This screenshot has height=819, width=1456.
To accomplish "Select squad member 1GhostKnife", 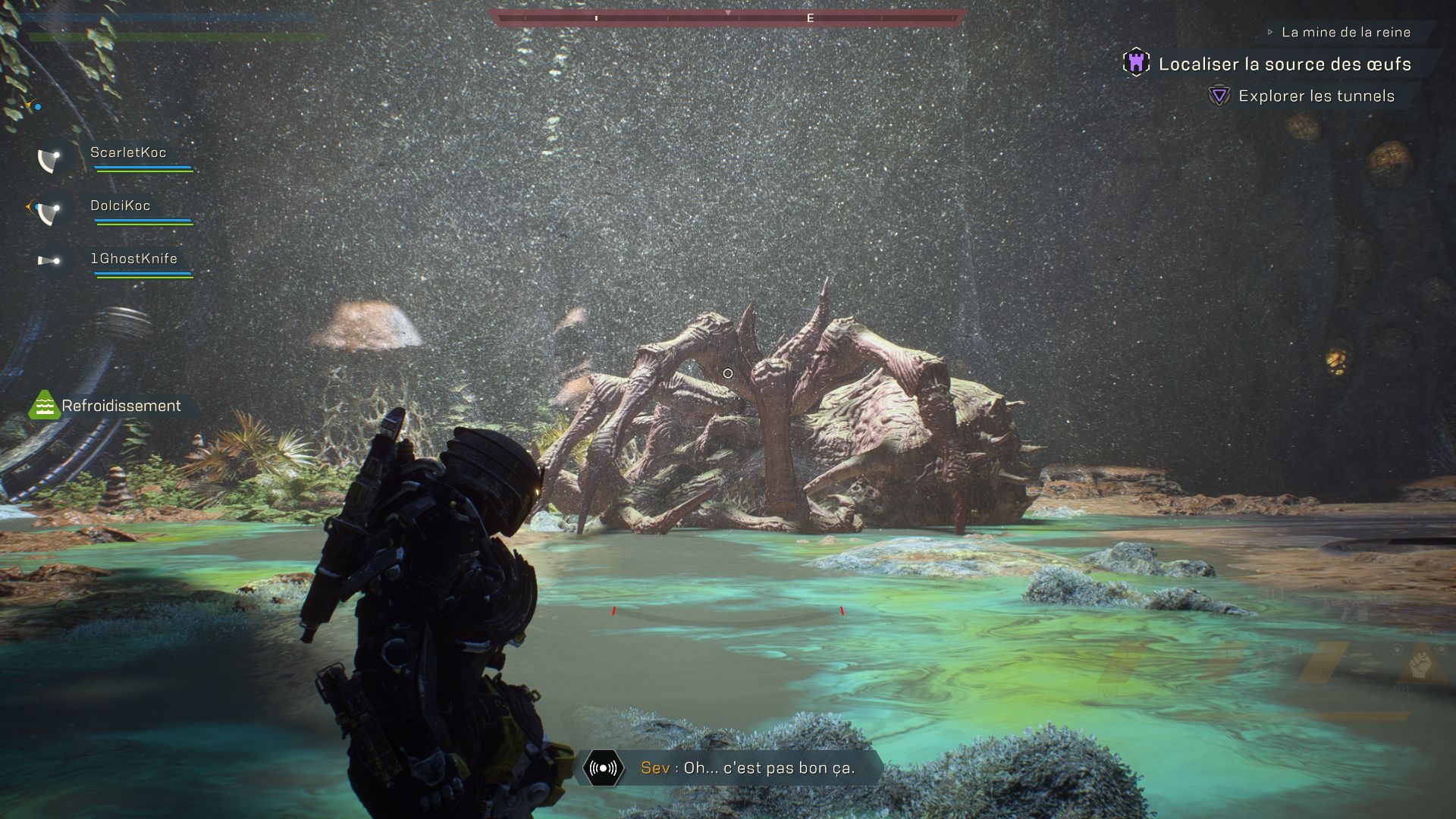I will tap(133, 259).
